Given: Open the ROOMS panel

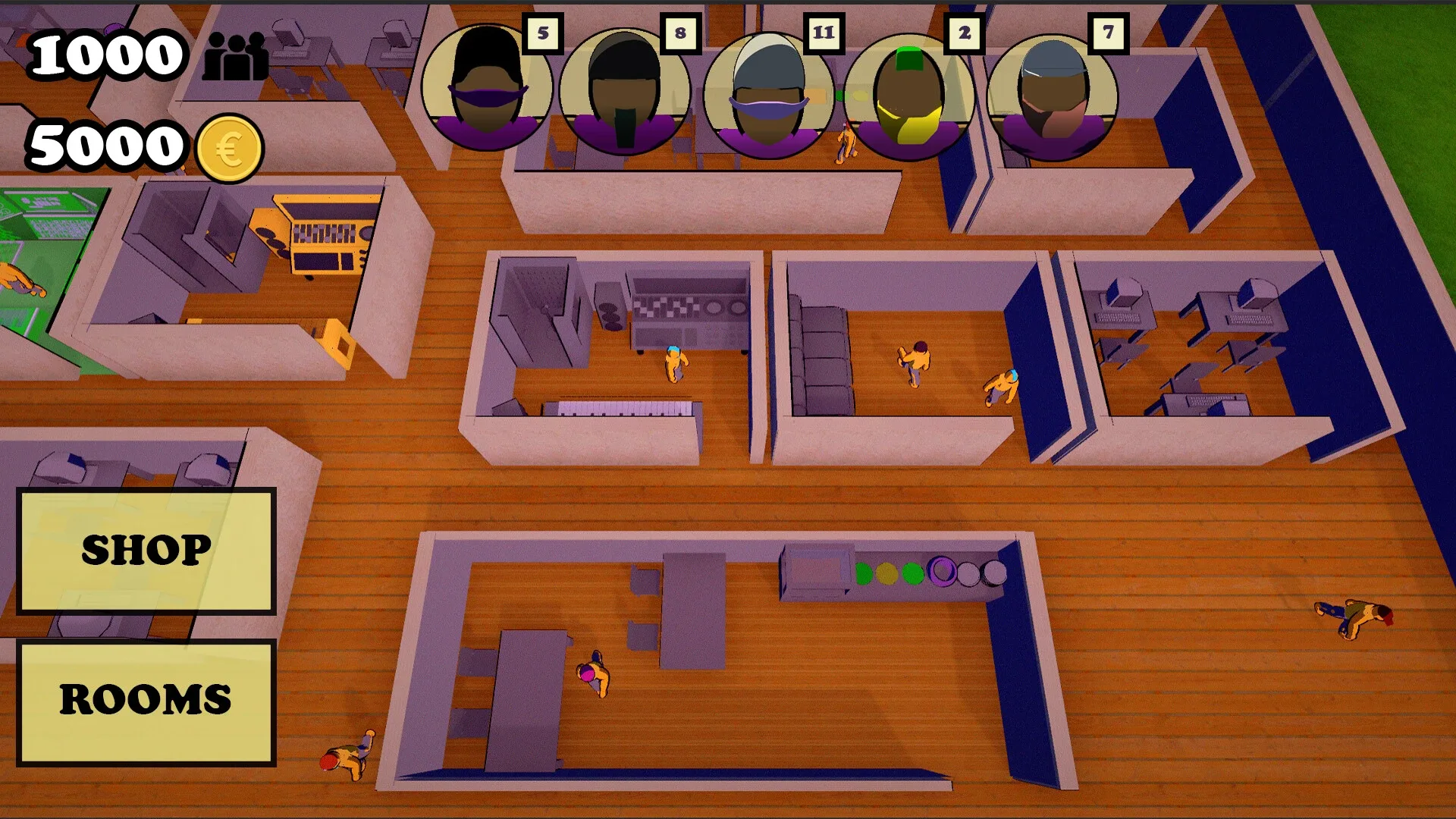Looking at the screenshot, I should [x=146, y=701].
